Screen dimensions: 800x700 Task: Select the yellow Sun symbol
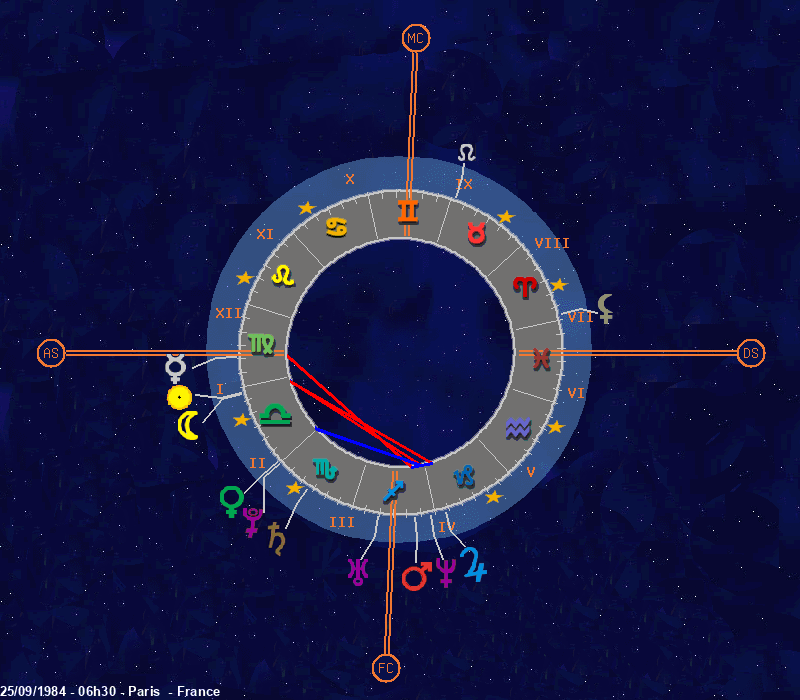tap(179, 398)
